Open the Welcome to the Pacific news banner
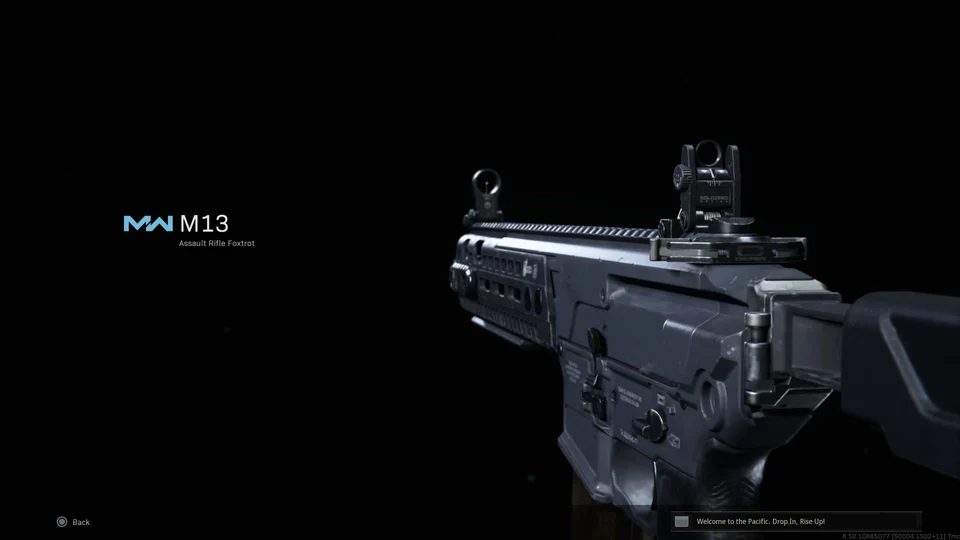The width and height of the screenshot is (960, 540). click(794, 521)
